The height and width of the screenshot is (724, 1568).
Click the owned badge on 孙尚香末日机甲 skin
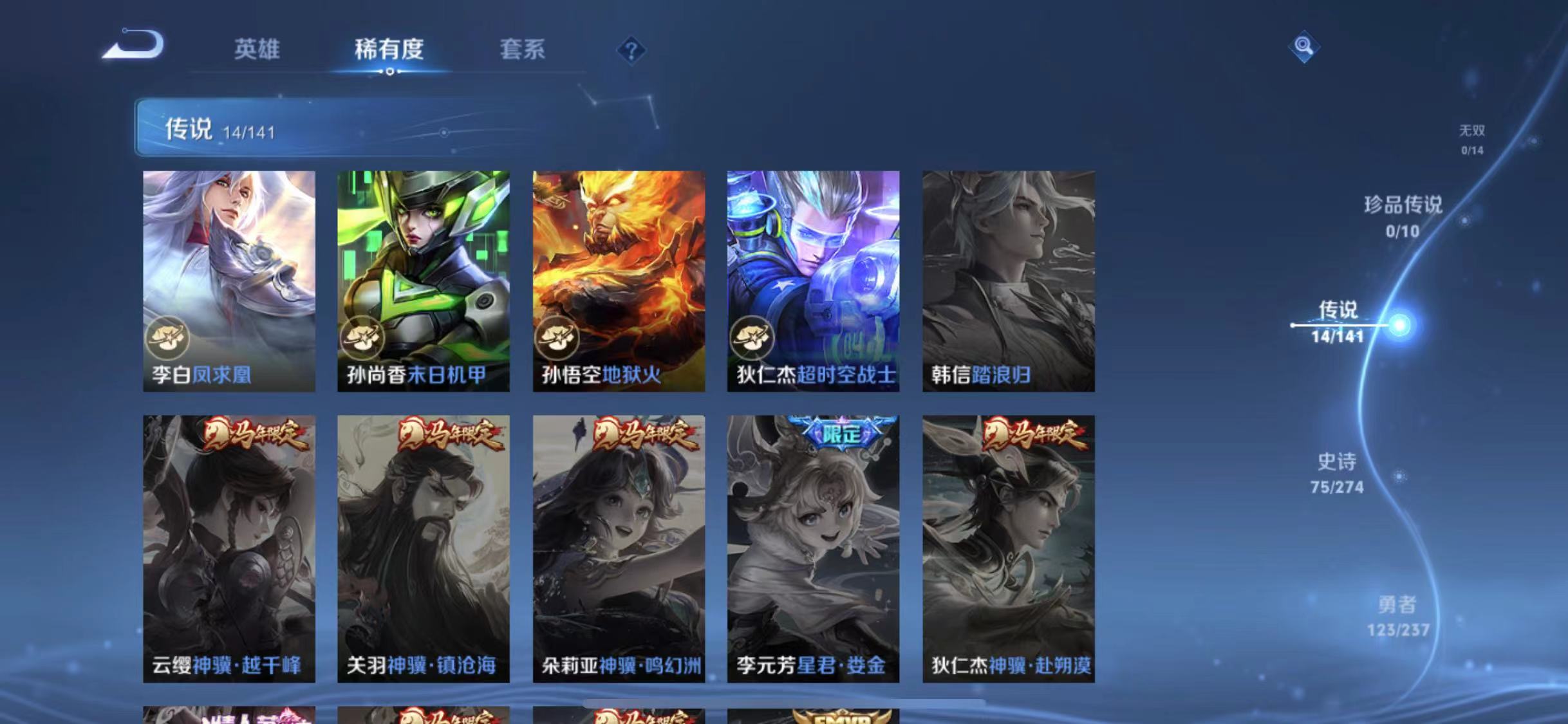[364, 337]
